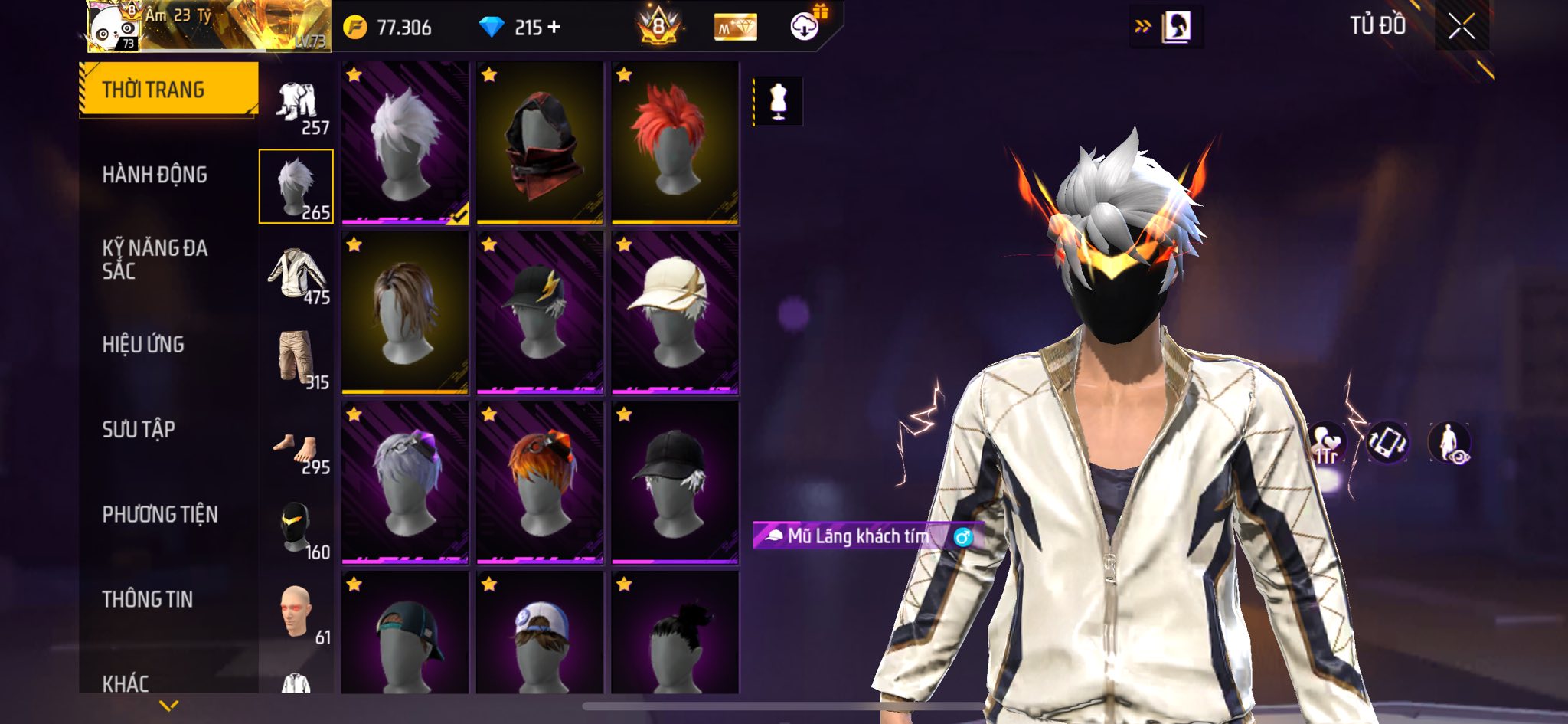1568x724 pixels.
Task: Choose the jacket tops subcategory
Action: 297,274
